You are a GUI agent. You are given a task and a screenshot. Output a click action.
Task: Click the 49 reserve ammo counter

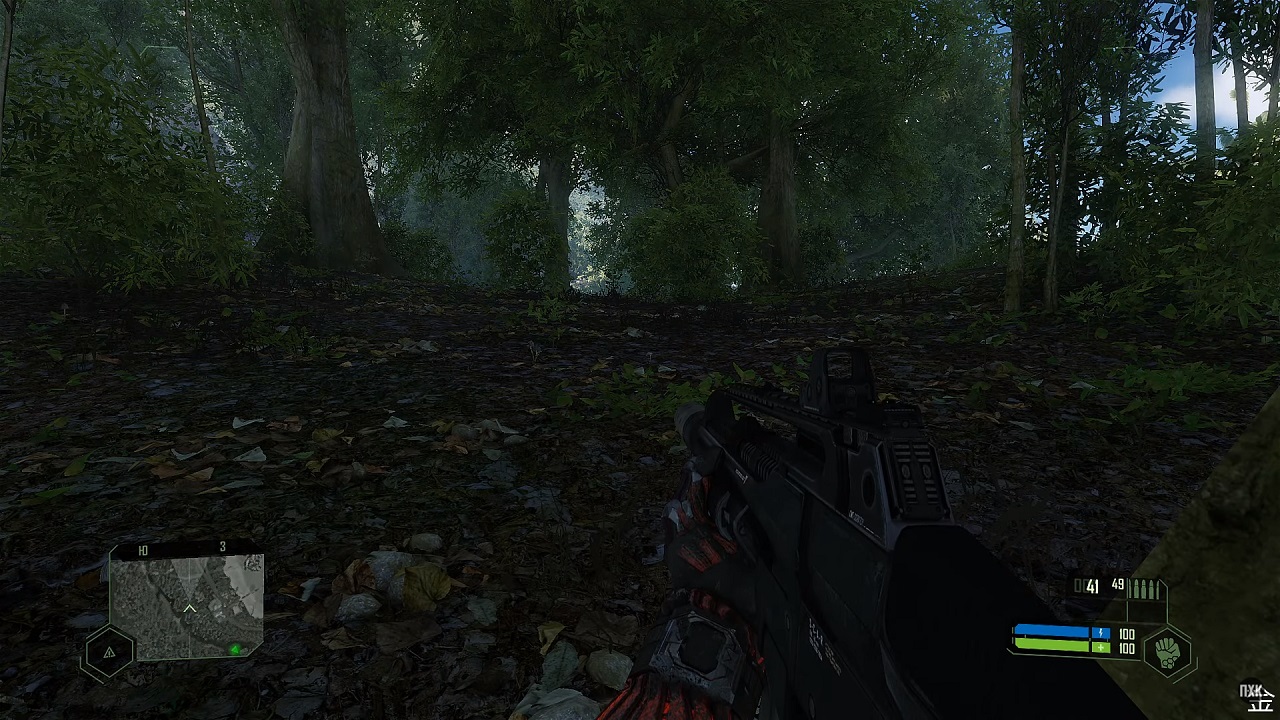[x=1118, y=585]
